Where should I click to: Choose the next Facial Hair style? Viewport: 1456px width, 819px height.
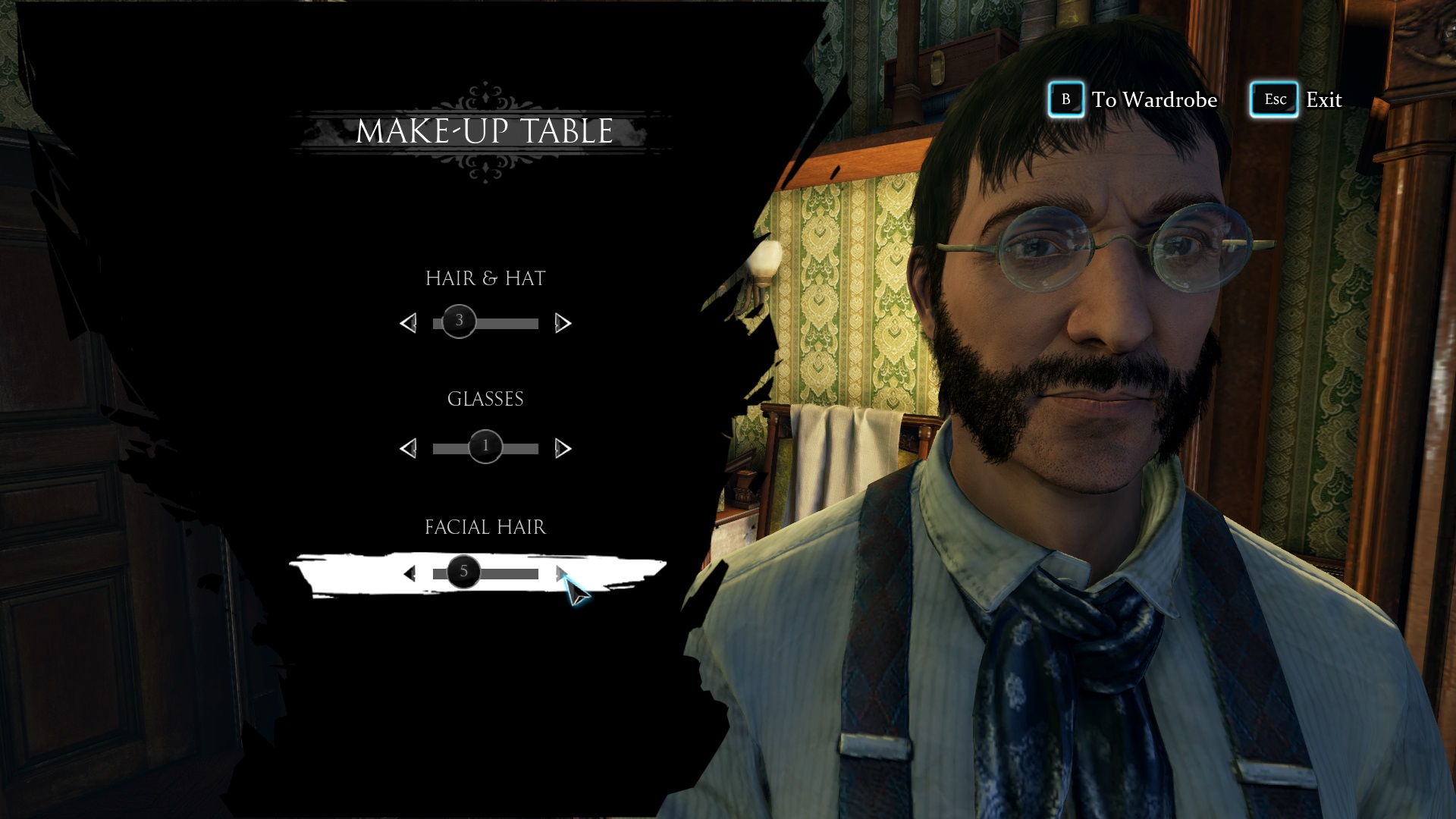point(562,574)
